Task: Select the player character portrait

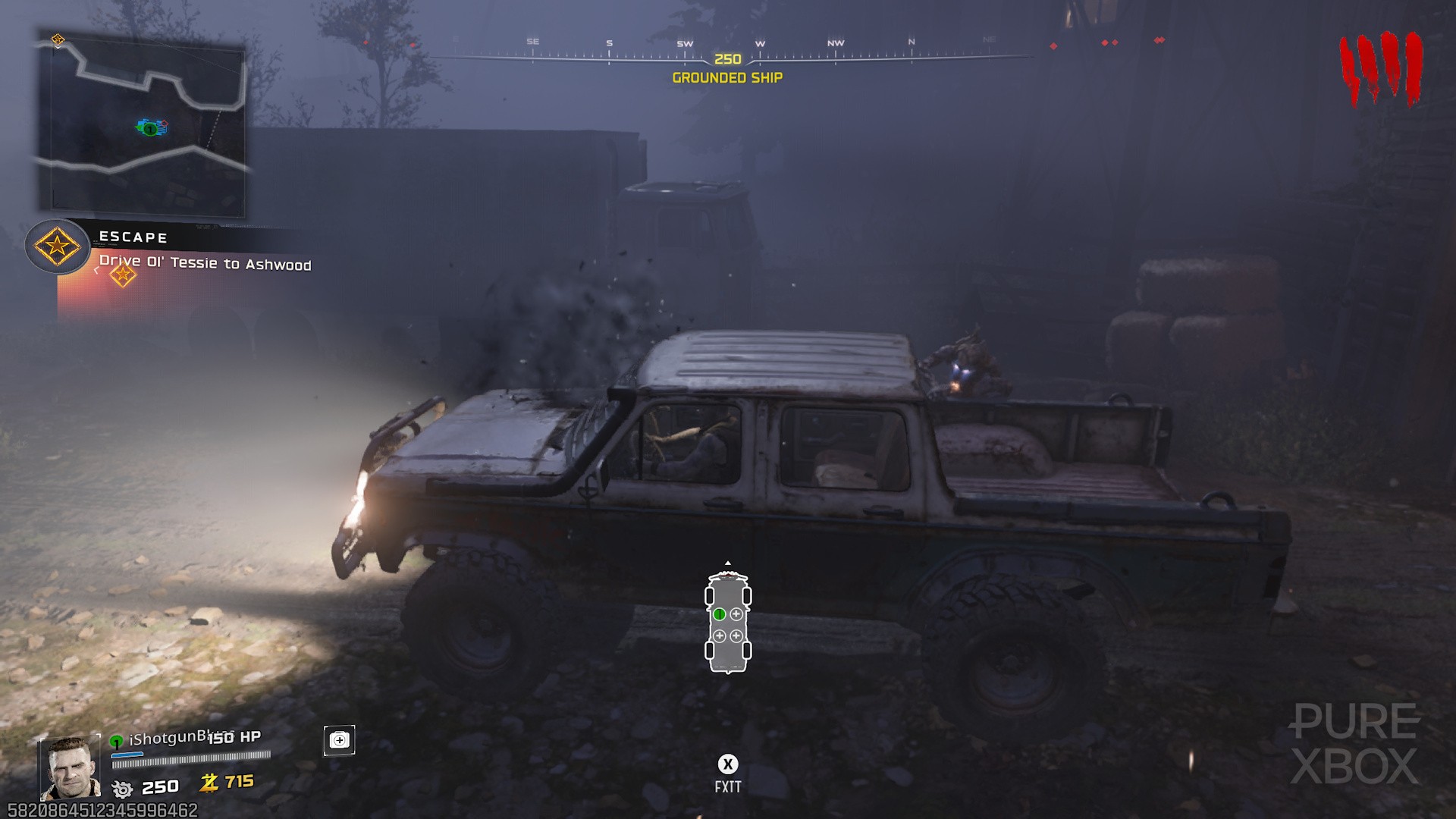Action: (x=70, y=767)
